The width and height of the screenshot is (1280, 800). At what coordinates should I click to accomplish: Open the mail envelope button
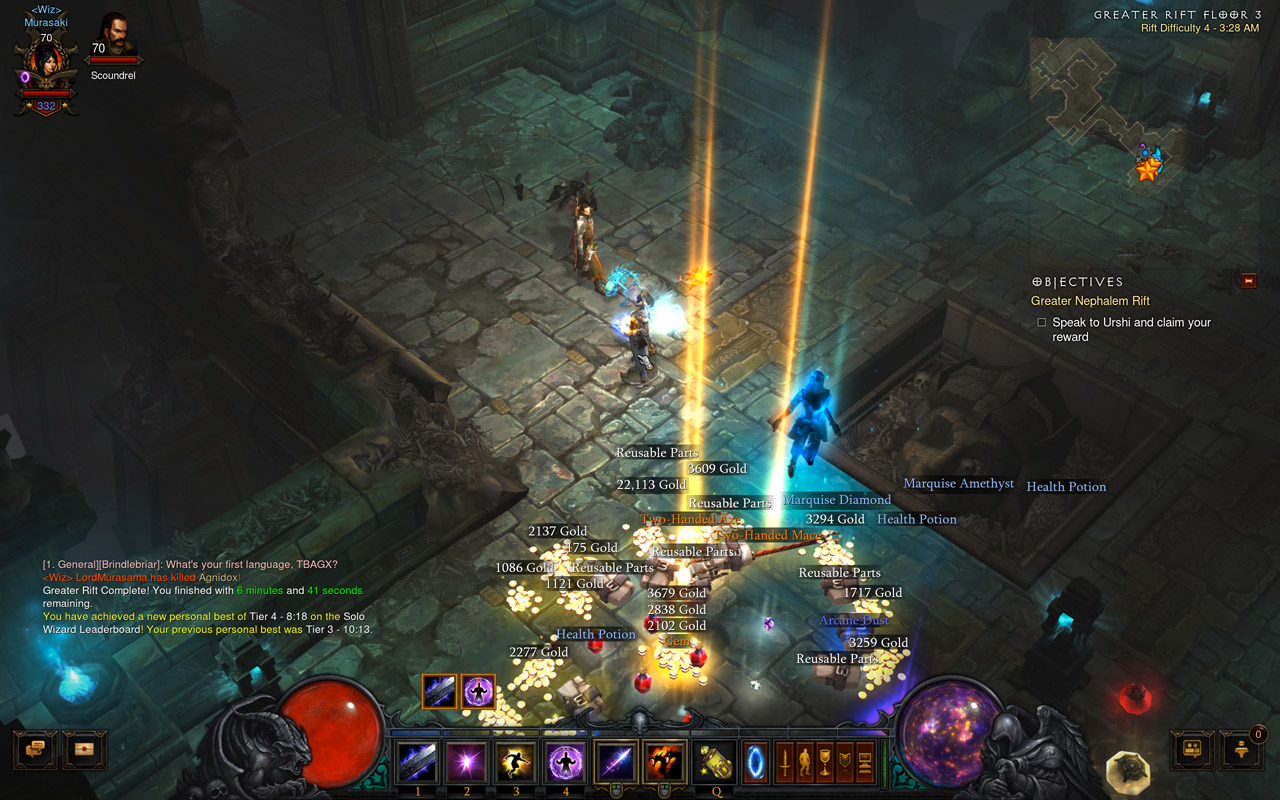(85, 750)
